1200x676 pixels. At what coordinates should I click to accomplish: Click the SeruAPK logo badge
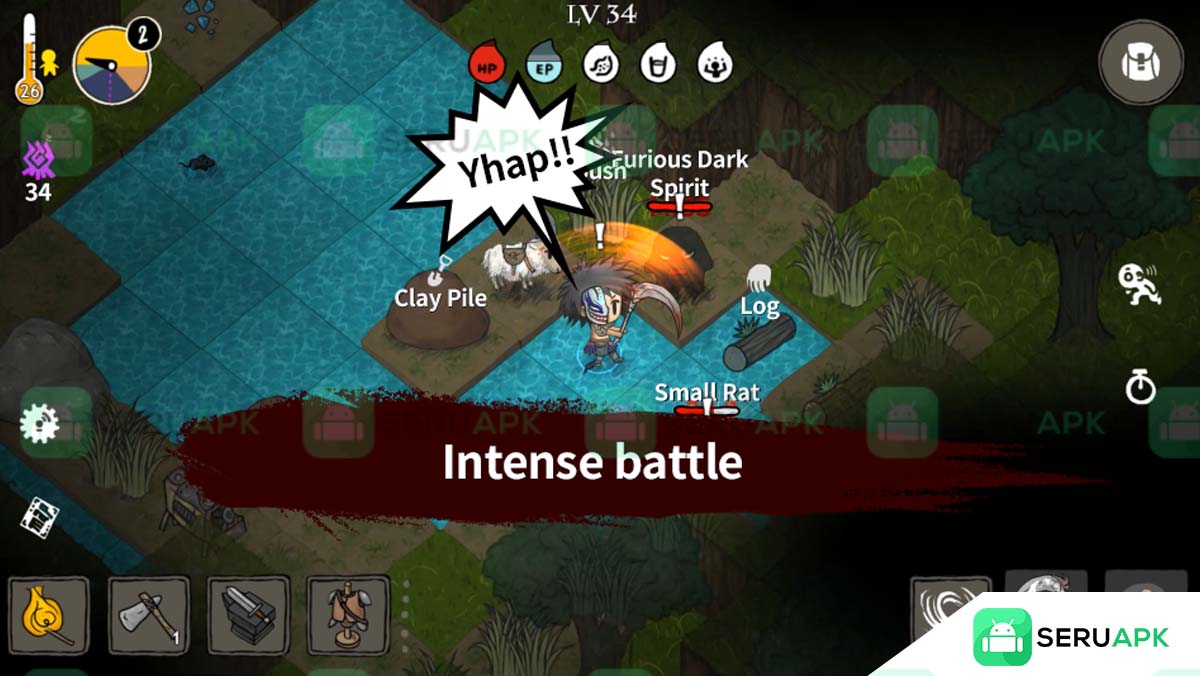click(x=1070, y=637)
